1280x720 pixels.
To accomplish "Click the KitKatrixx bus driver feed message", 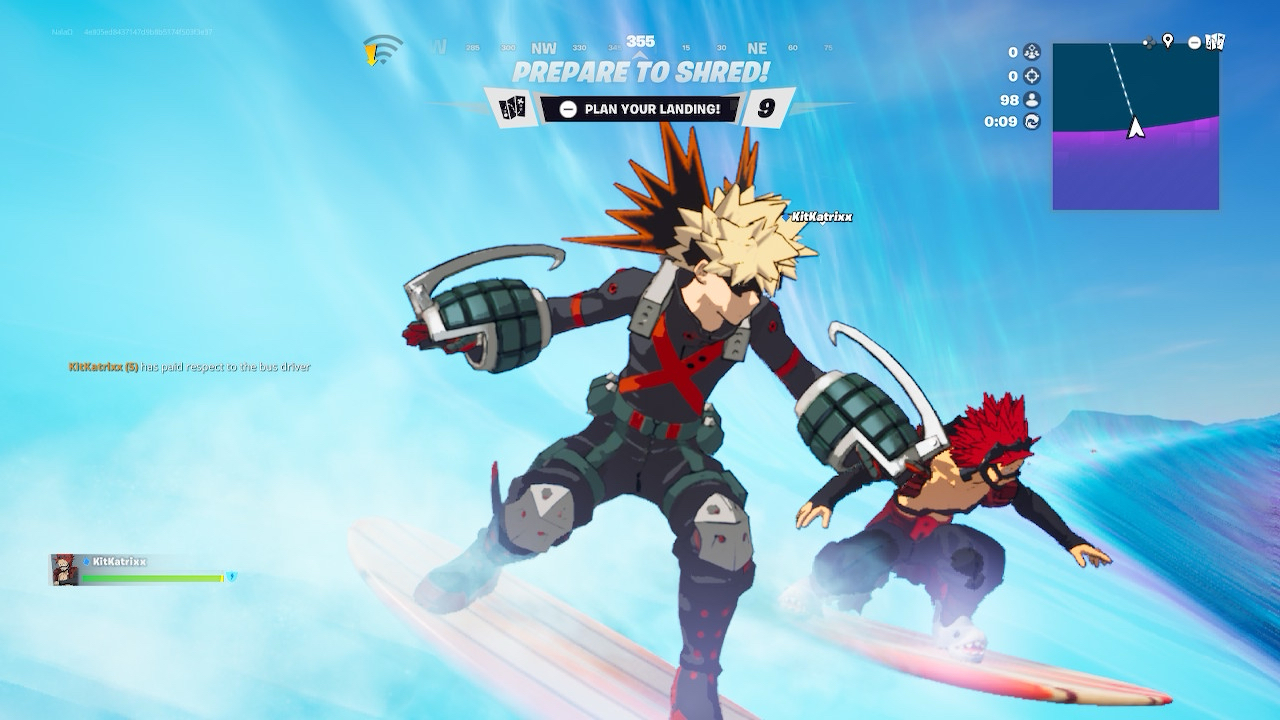I will 190,367.
